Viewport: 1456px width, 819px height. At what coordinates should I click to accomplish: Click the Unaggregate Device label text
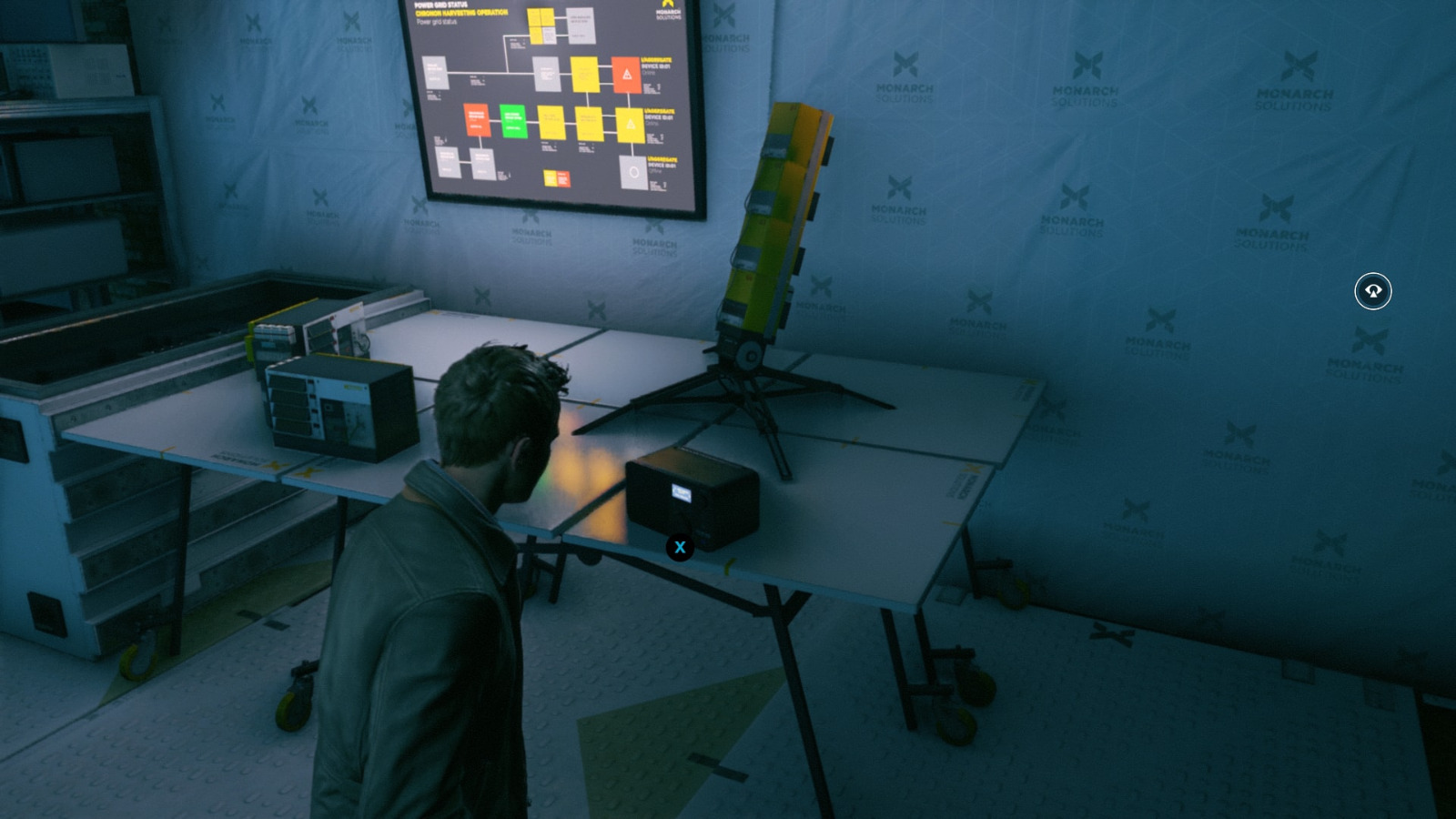click(658, 61)
